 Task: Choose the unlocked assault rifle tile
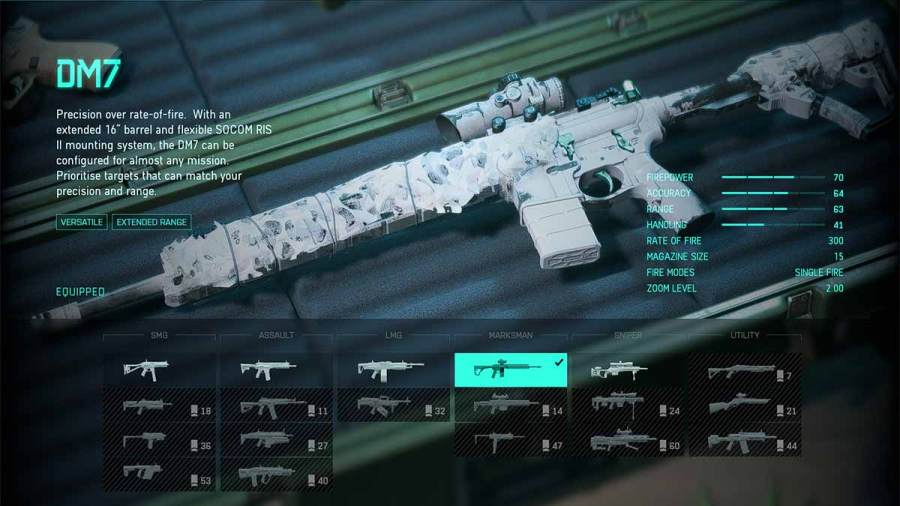pos(276,370)
